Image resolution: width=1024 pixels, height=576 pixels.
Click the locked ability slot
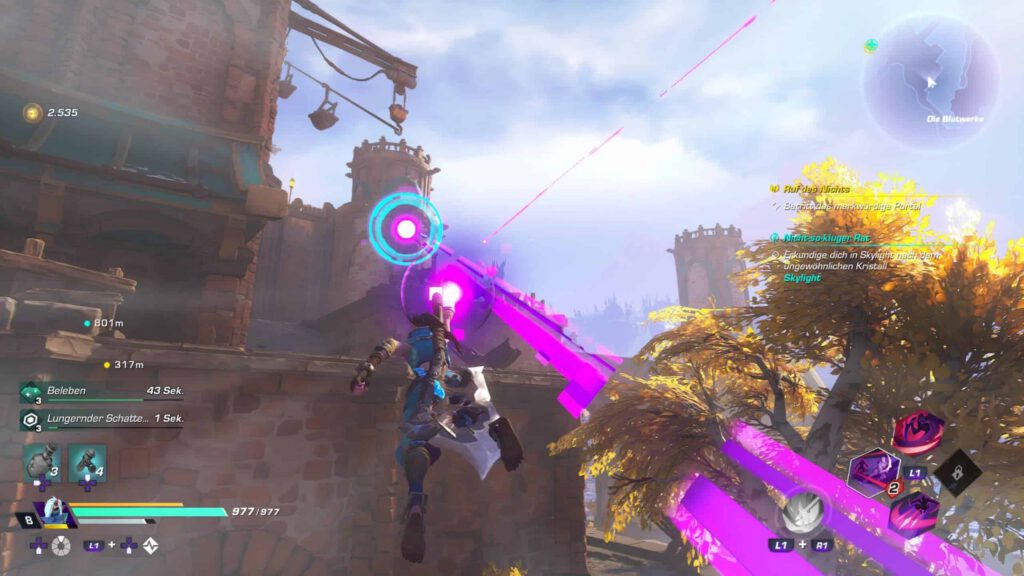coord(957,472)
